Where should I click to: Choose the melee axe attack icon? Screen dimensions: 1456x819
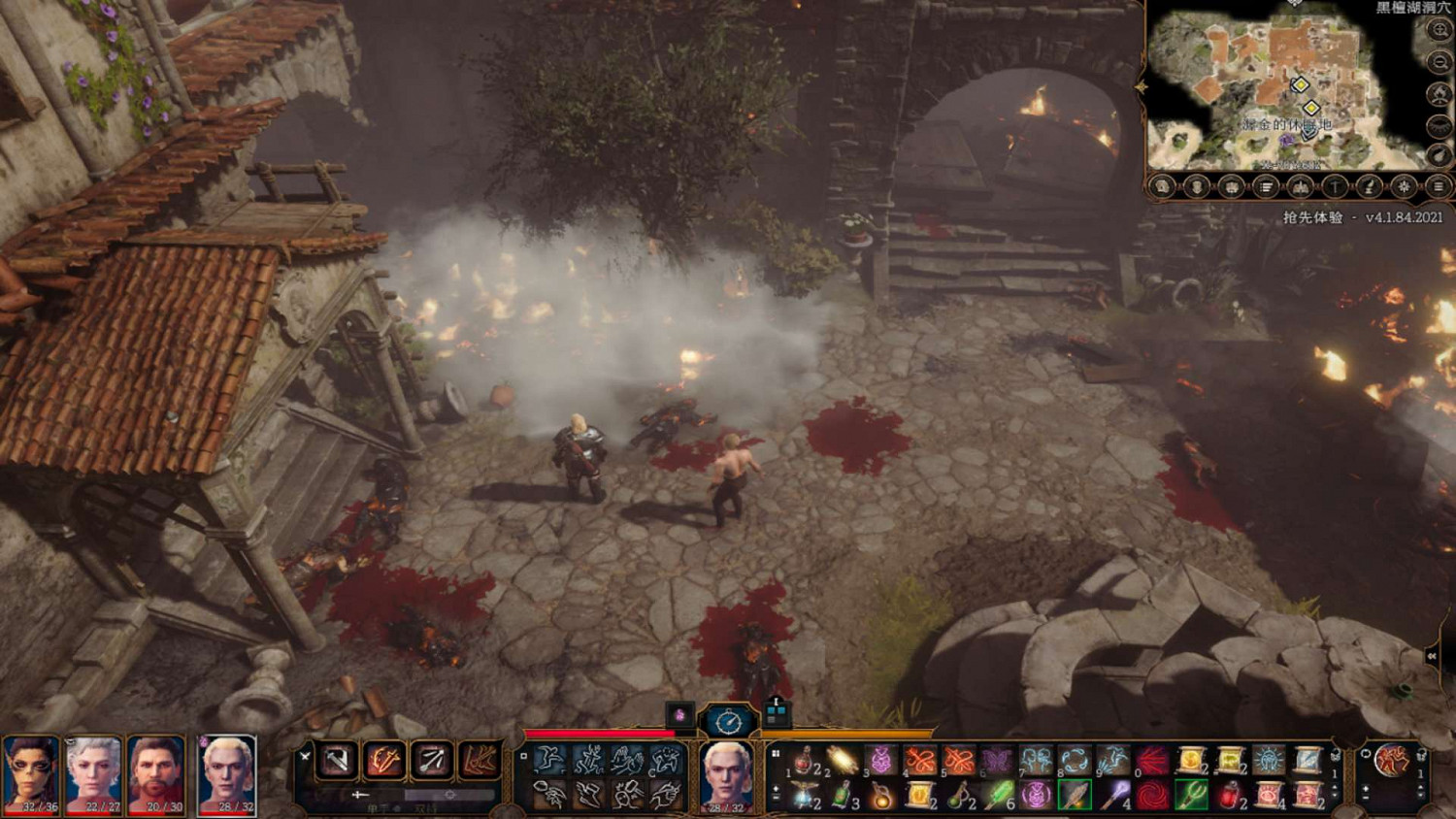pyautogui.click(x=337, y=761)
